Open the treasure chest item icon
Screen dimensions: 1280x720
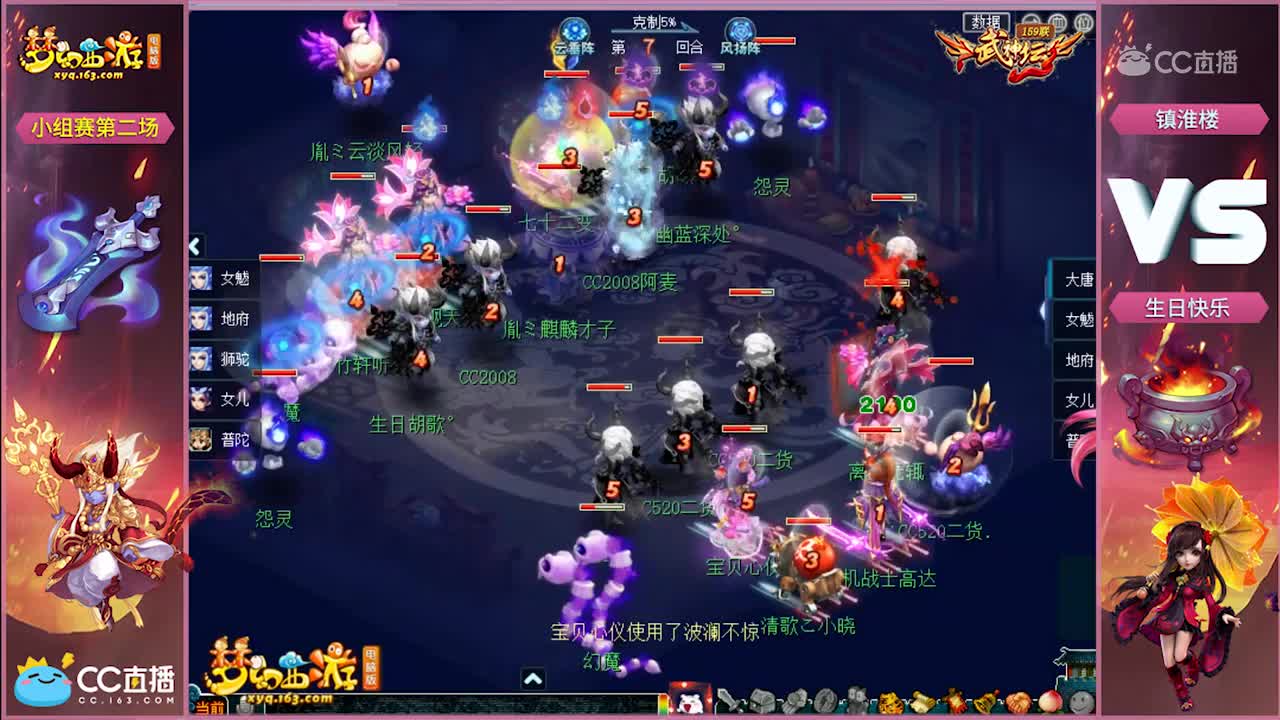click(762, 700)
